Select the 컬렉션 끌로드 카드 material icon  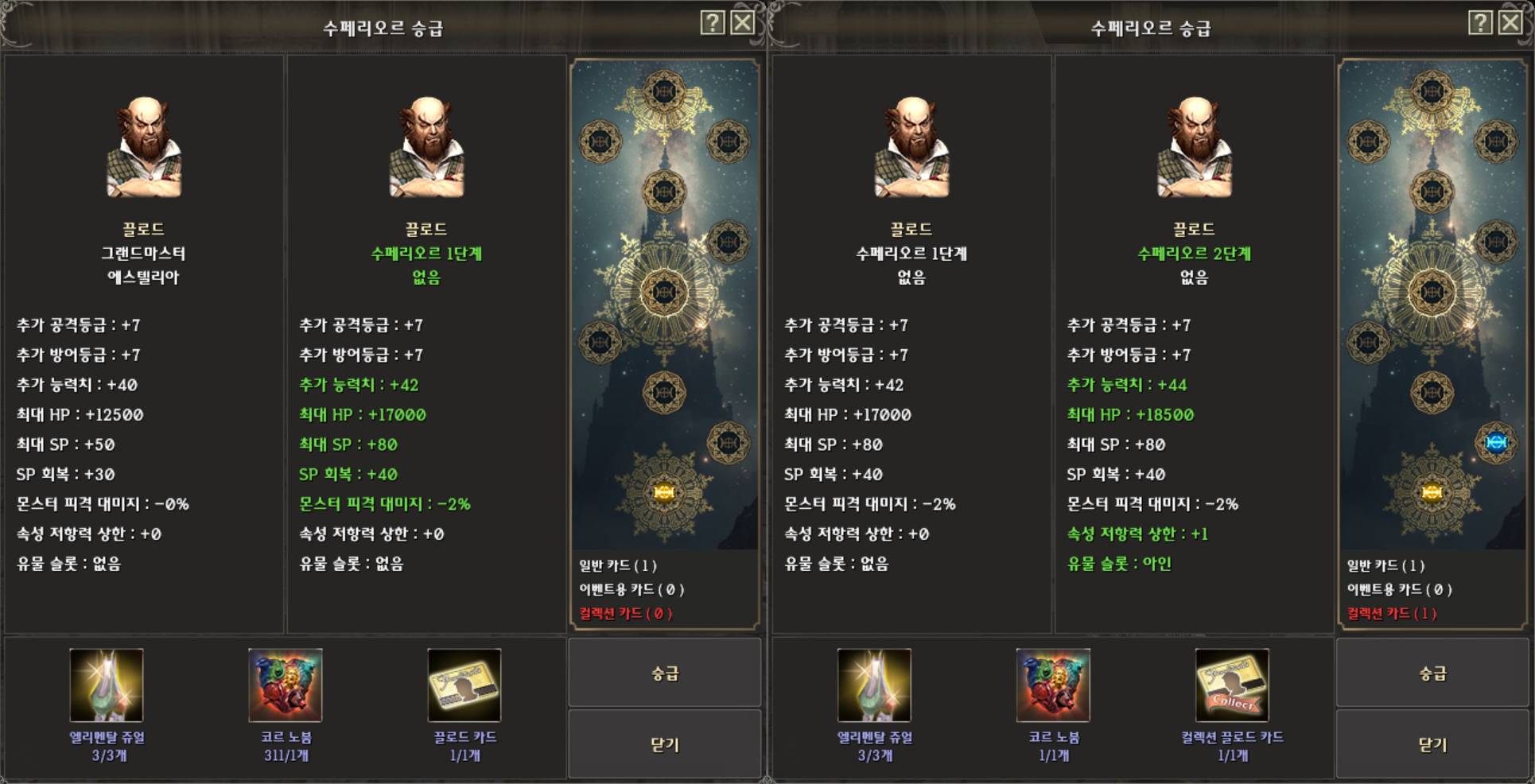pyautogui.click(x=1232, y=685)
